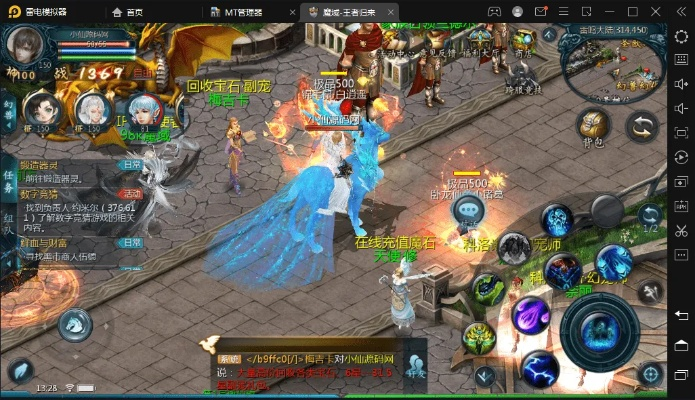This screenshot has height=400, width=695.
Task: Click the target lock crosshair button
Action: coord(651,374)
